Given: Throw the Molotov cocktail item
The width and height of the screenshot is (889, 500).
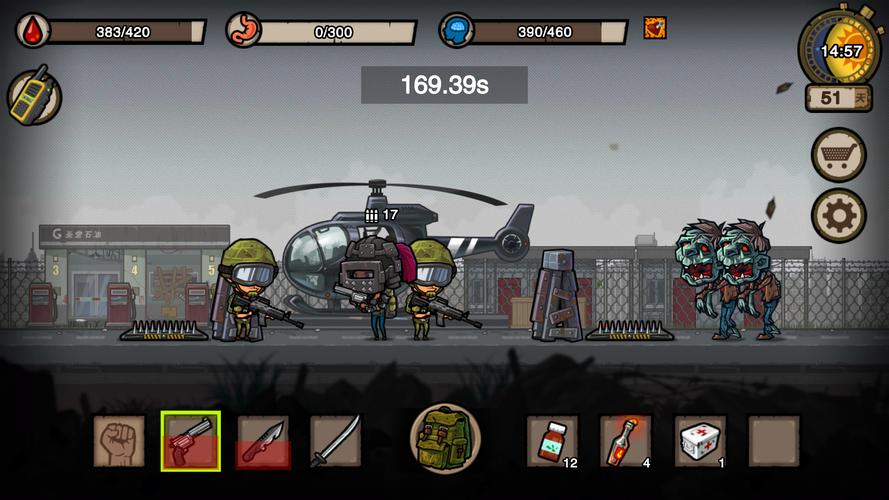Looking at the screenshot, I should pos(626,441).
